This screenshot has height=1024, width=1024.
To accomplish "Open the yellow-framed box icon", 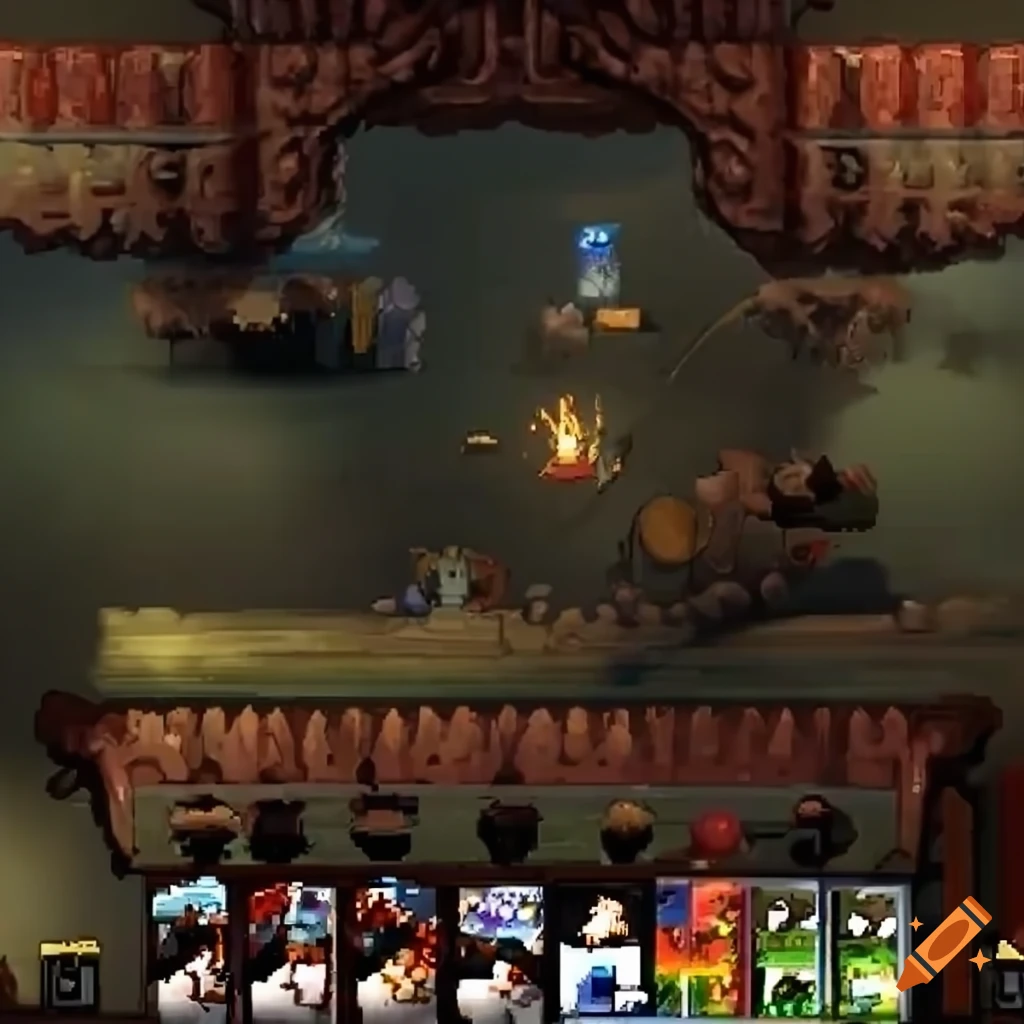I will pyautogui.click(x=70, y=973).
